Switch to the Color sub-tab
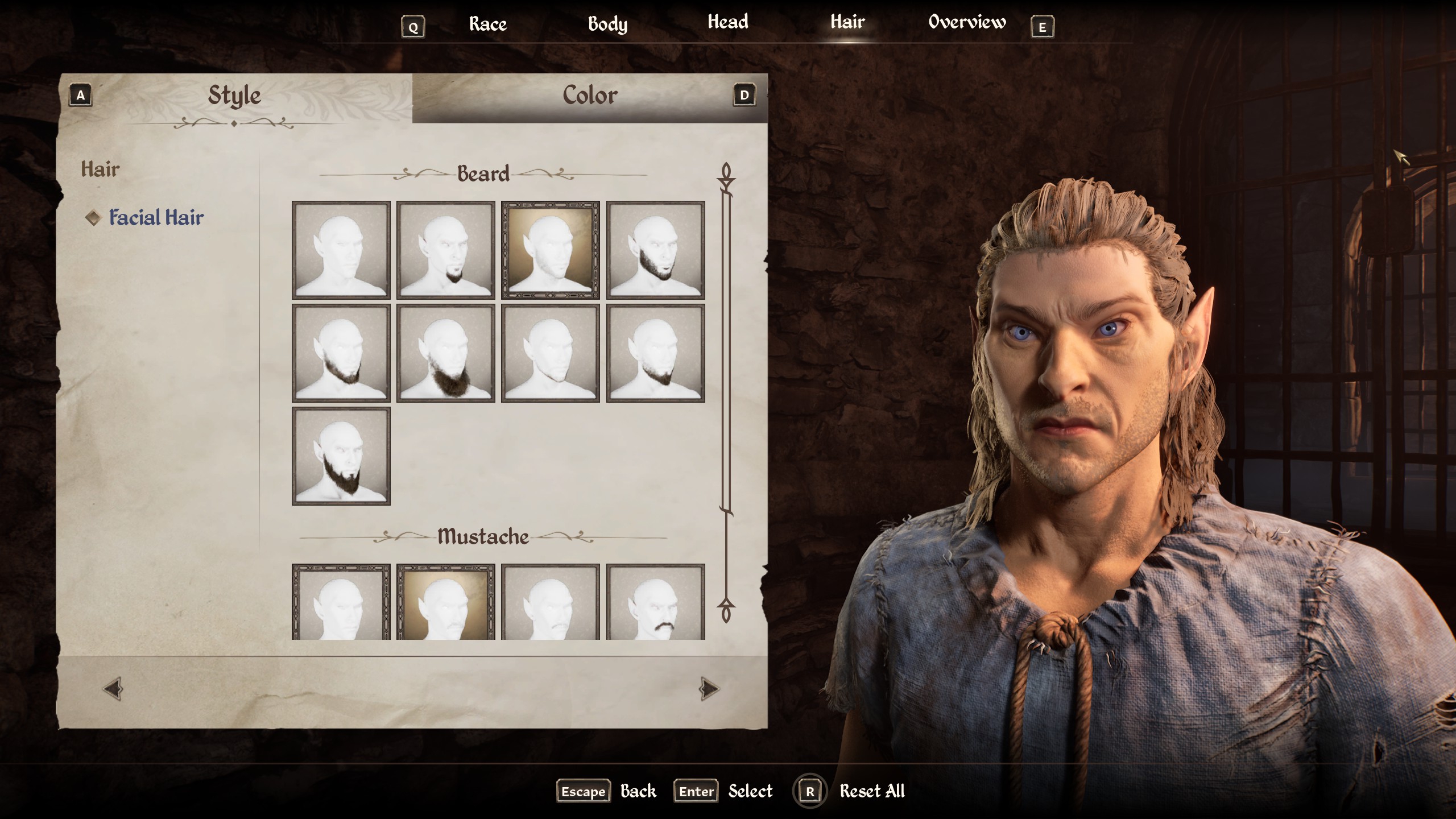 click(x=590, y=96)
